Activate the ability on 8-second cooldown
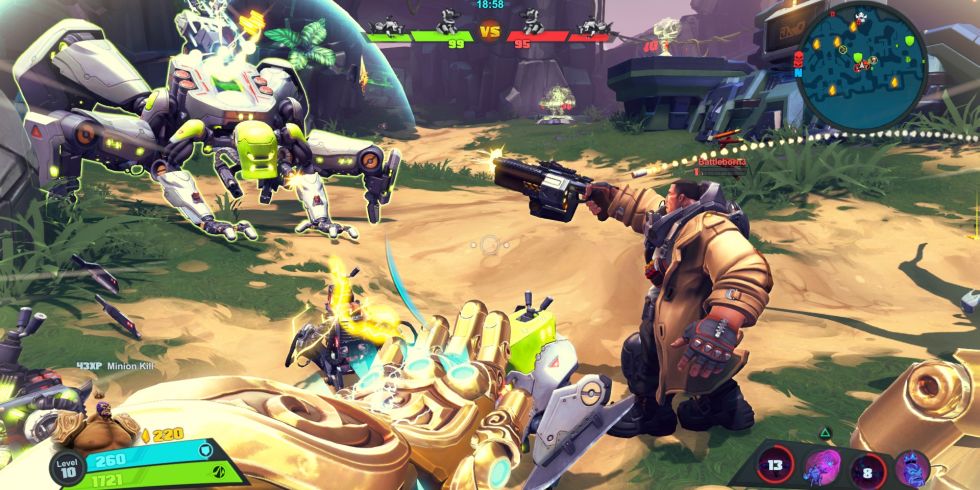The width and height of the screenshot is (980, 490). [x=867, y=467]
